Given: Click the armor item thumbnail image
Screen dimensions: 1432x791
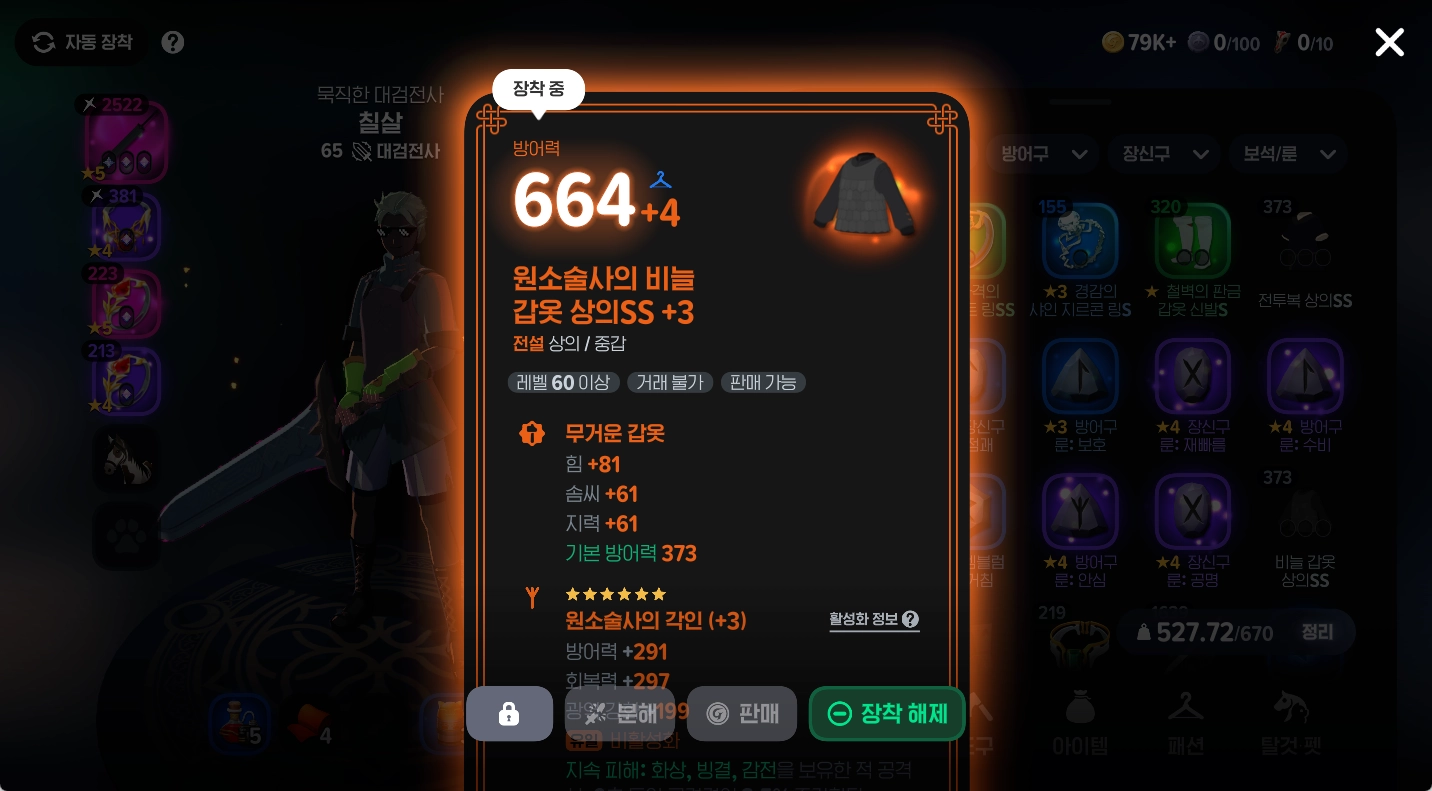Looking at the screenshot, I should pos(863,196).
